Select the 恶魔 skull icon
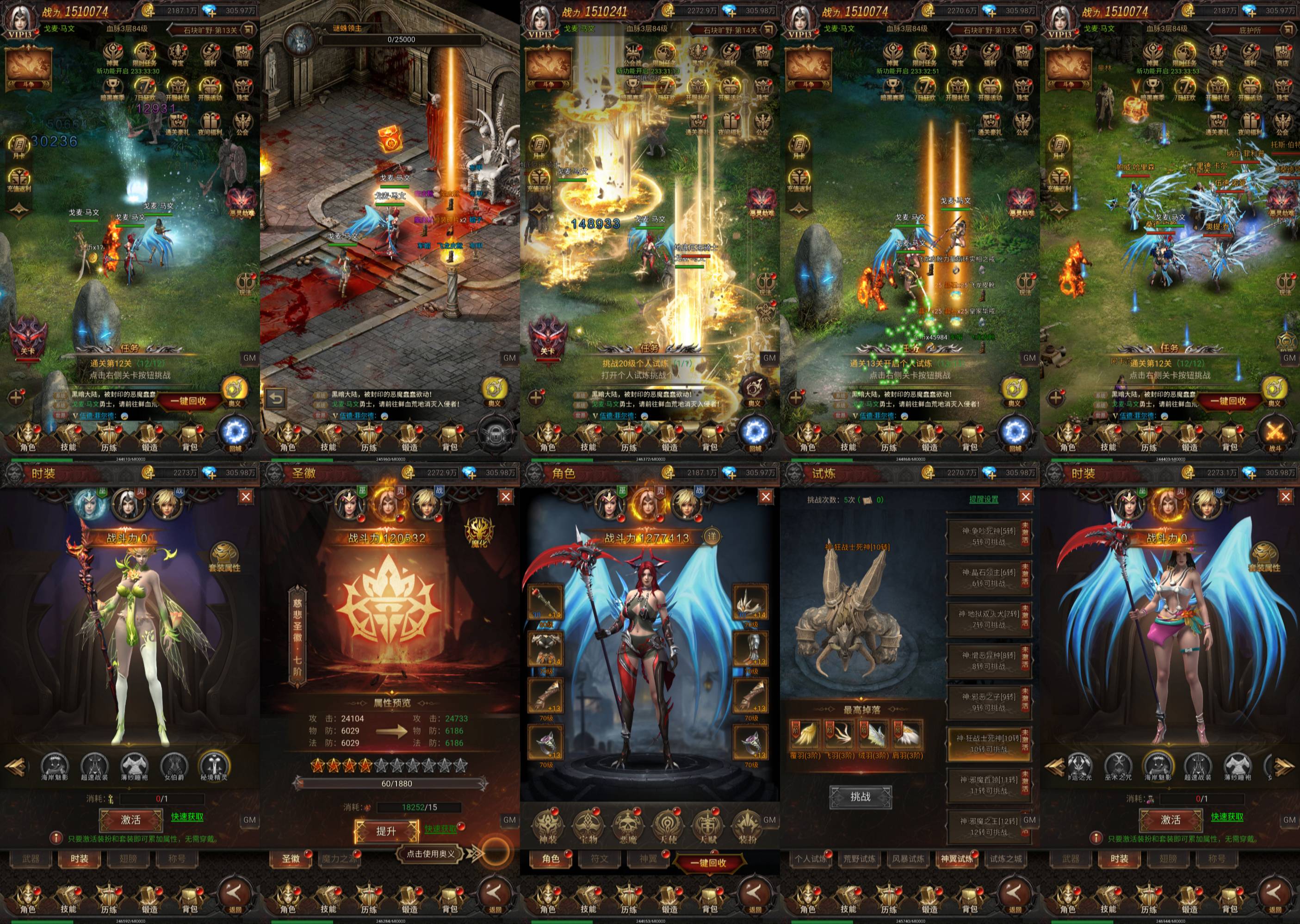Viewport: 1300px width, 924px height. 628,826
